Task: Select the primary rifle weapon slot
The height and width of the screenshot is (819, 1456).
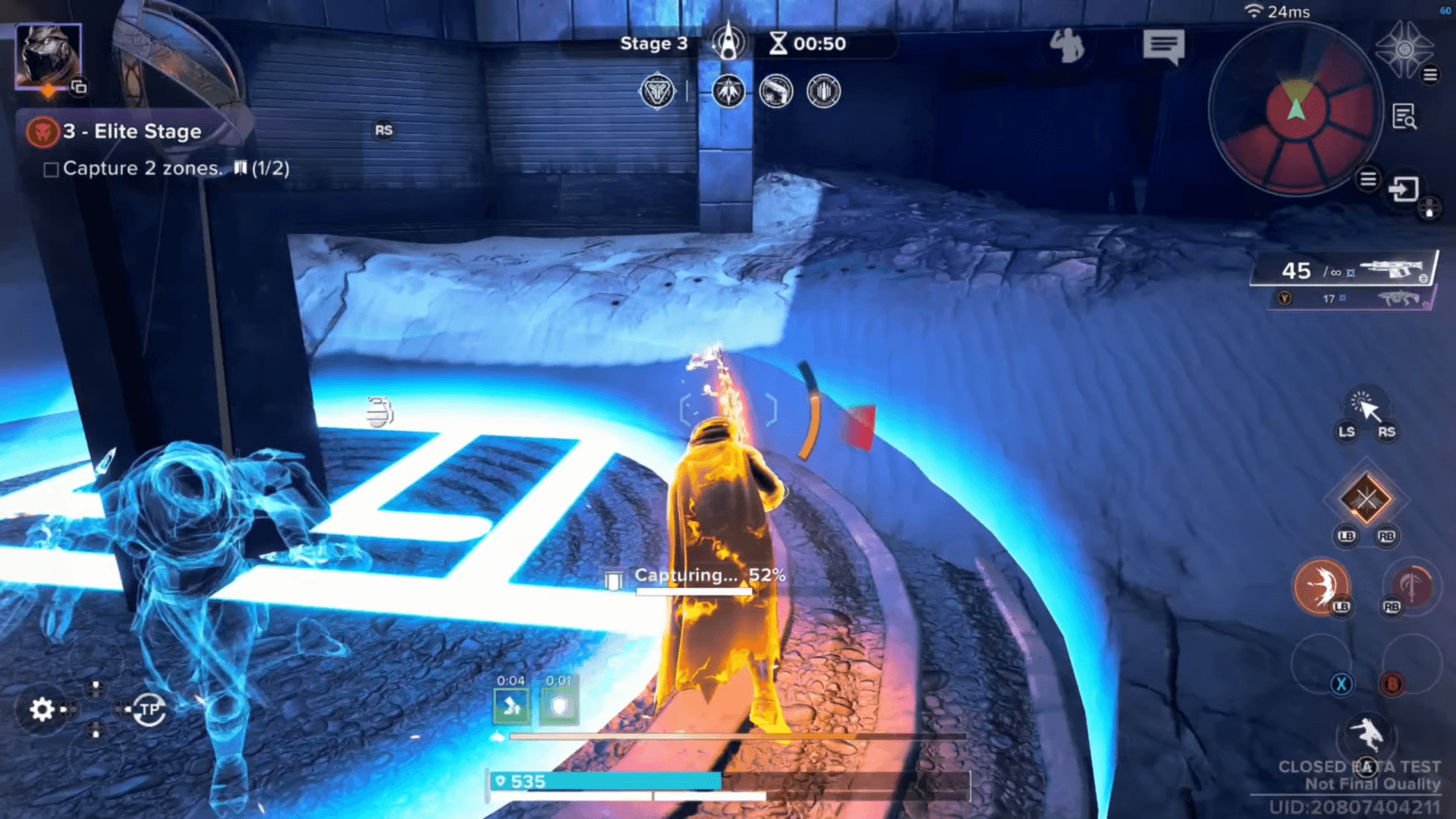Action: 1344,269
